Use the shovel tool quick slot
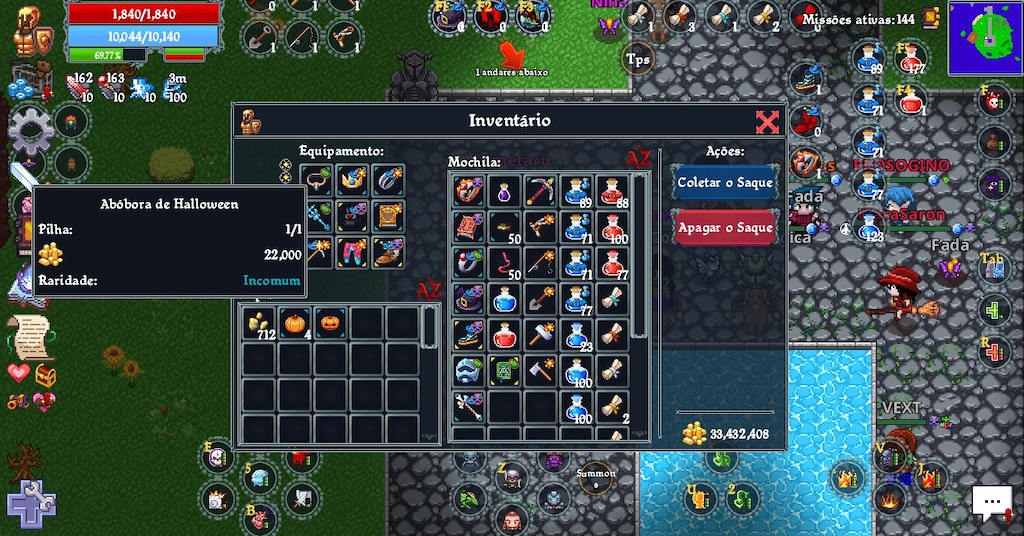The height and width of the screenshot is (536, 1024). tap(259, 37)
